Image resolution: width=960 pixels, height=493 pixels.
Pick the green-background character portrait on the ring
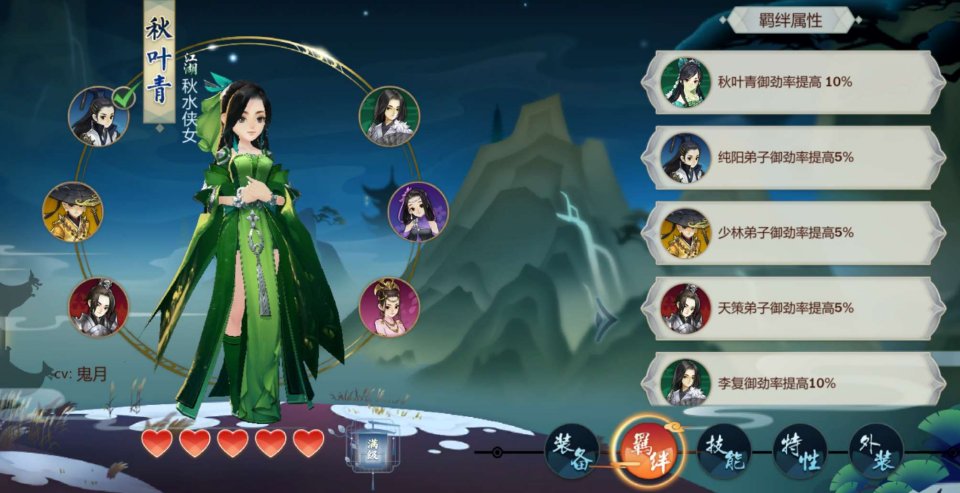pyautogui.click(x=389, y=116)
